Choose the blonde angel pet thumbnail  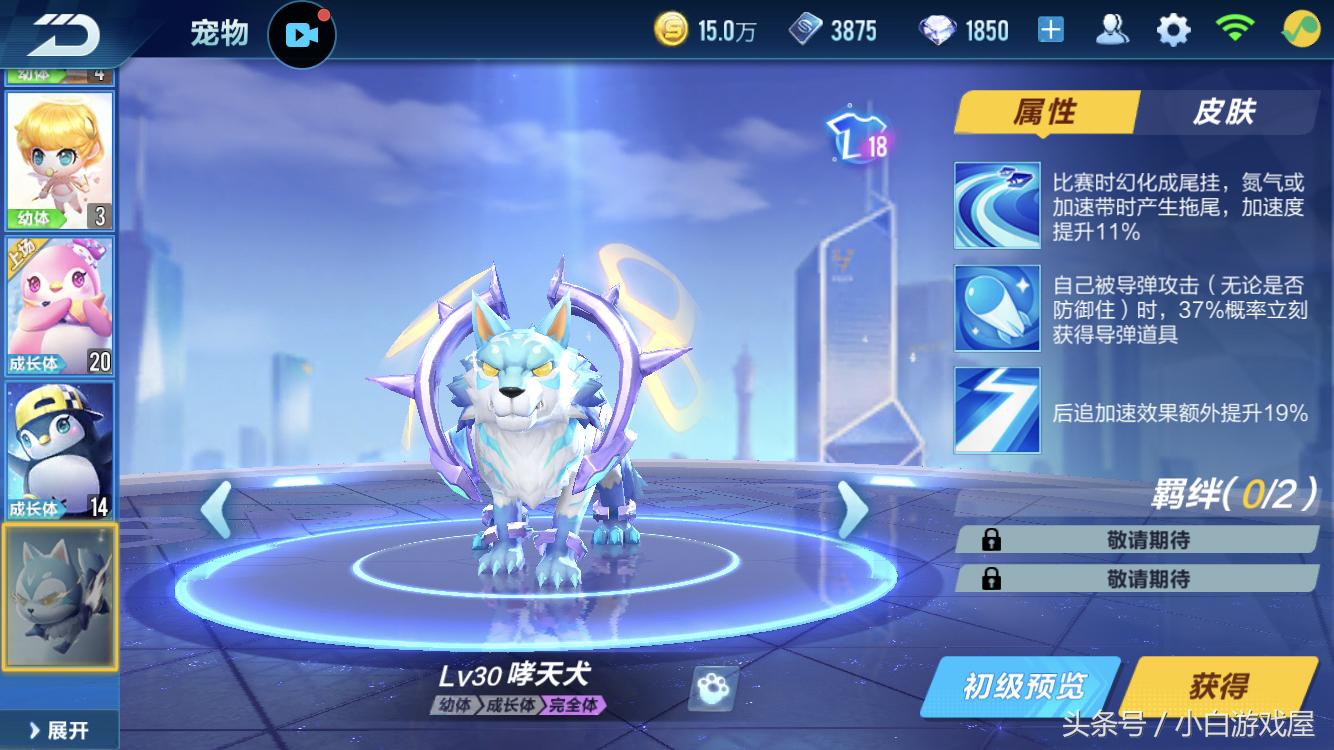coord(60,160)
